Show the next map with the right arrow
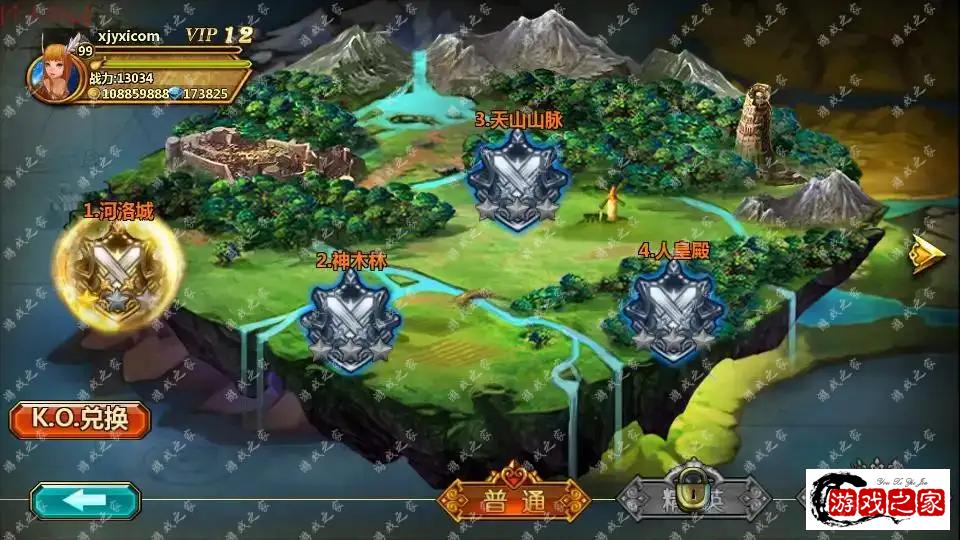The image size is (960, 540). click(x=927, y=255)
